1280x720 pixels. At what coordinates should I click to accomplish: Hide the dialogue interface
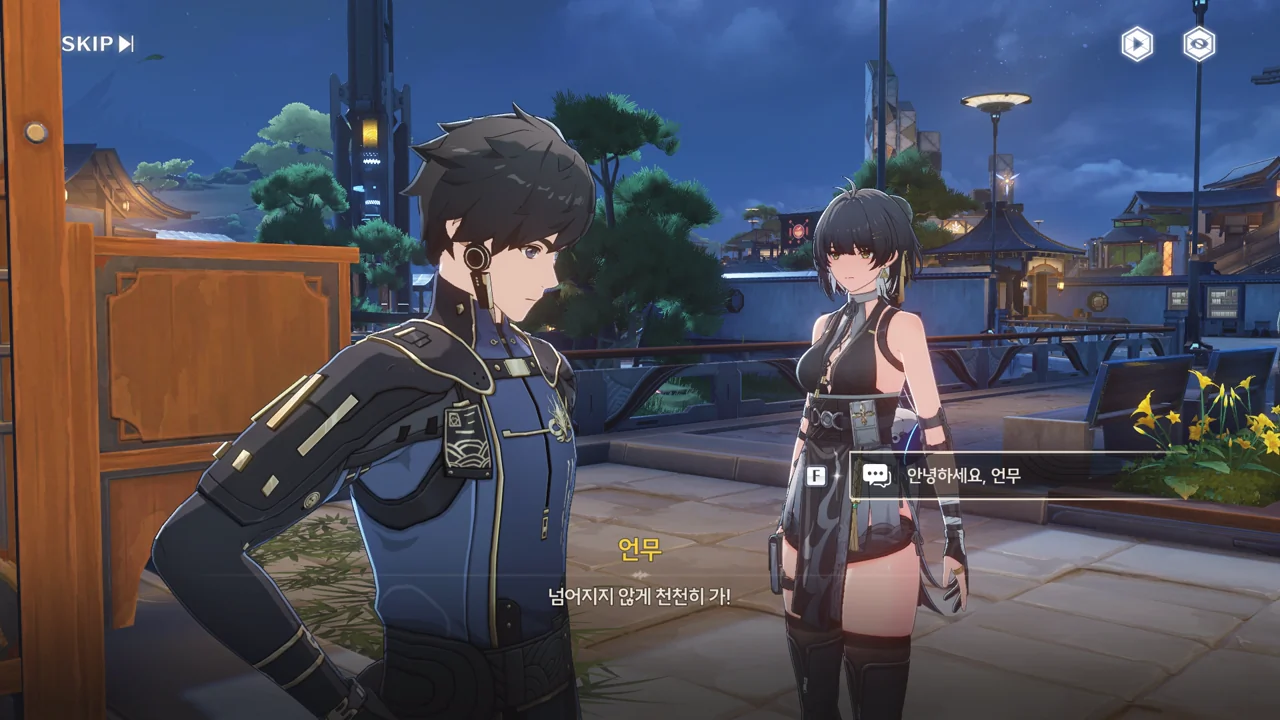(x=1199, y=44)
